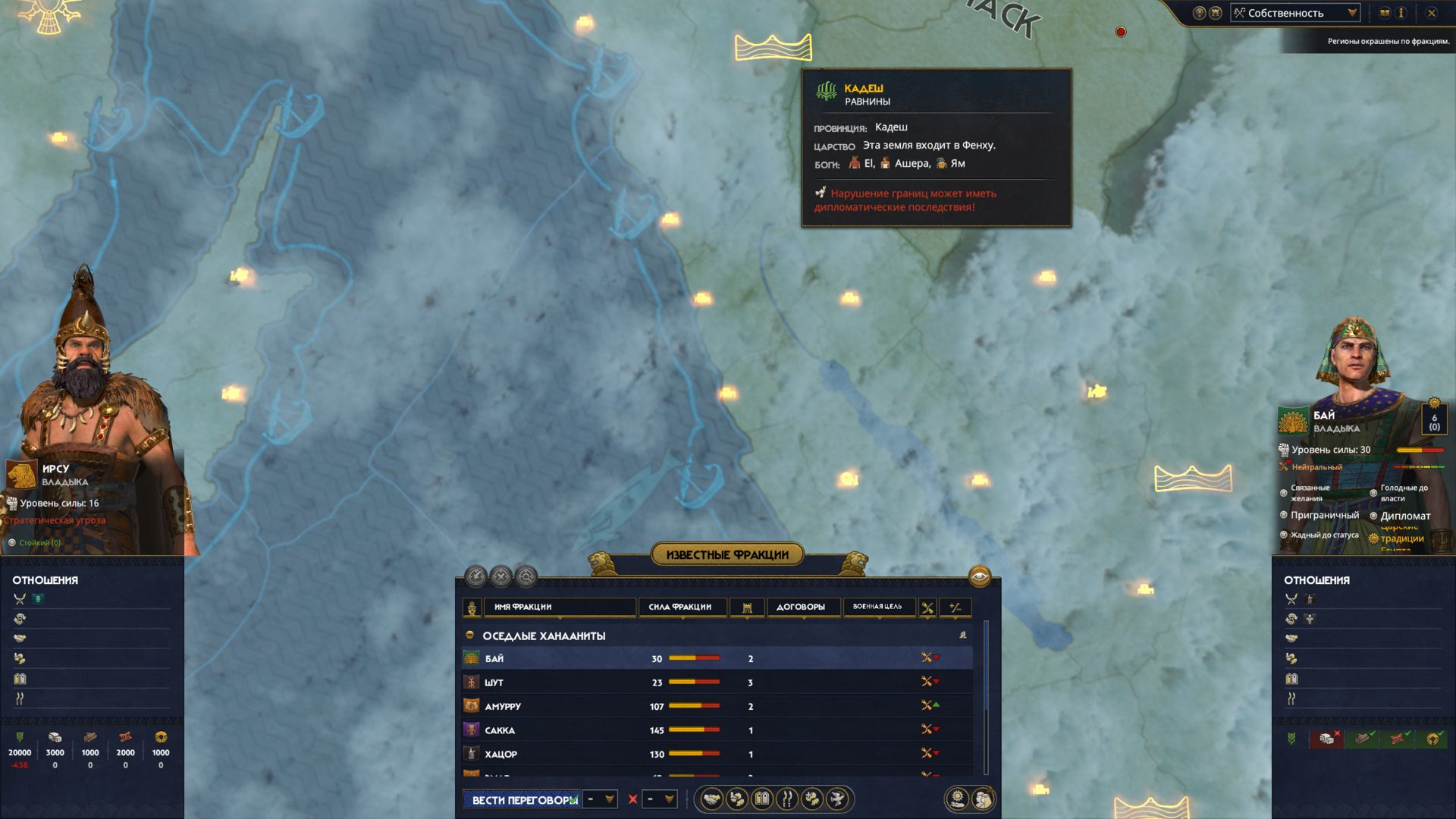
Task: Click the twin scrolls treaty icon
Action: tap(761, 799)
